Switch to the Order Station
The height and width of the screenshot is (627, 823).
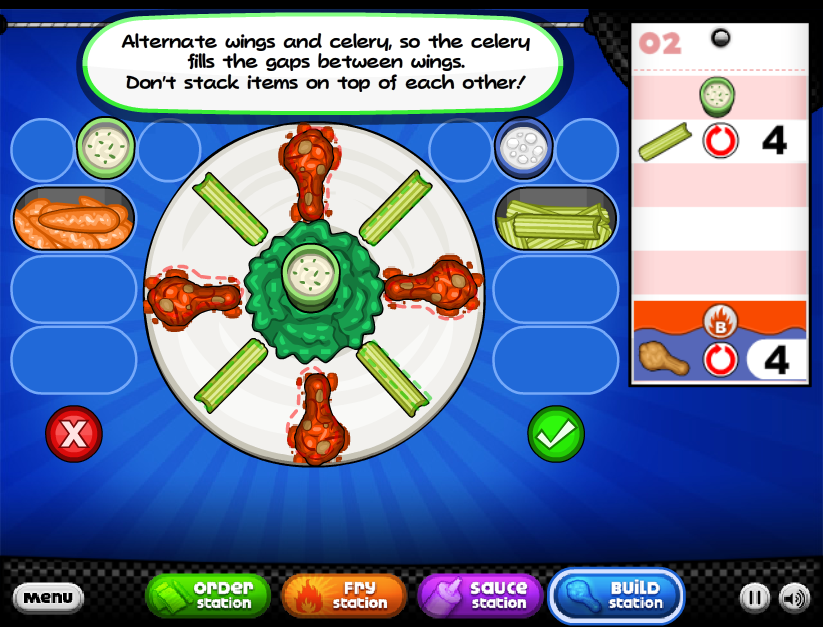pos(209,595)
